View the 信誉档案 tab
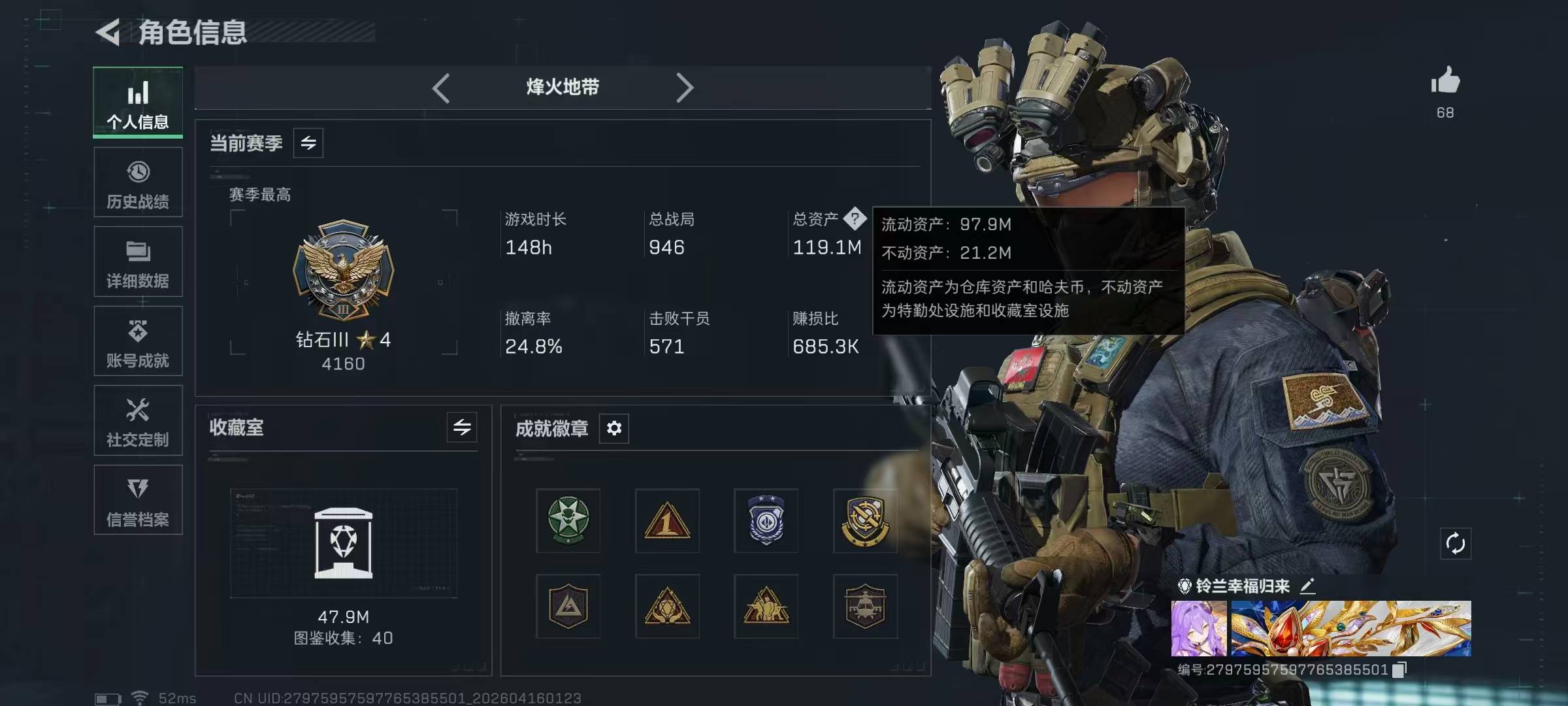1568x706 pixels. (138, 501)
